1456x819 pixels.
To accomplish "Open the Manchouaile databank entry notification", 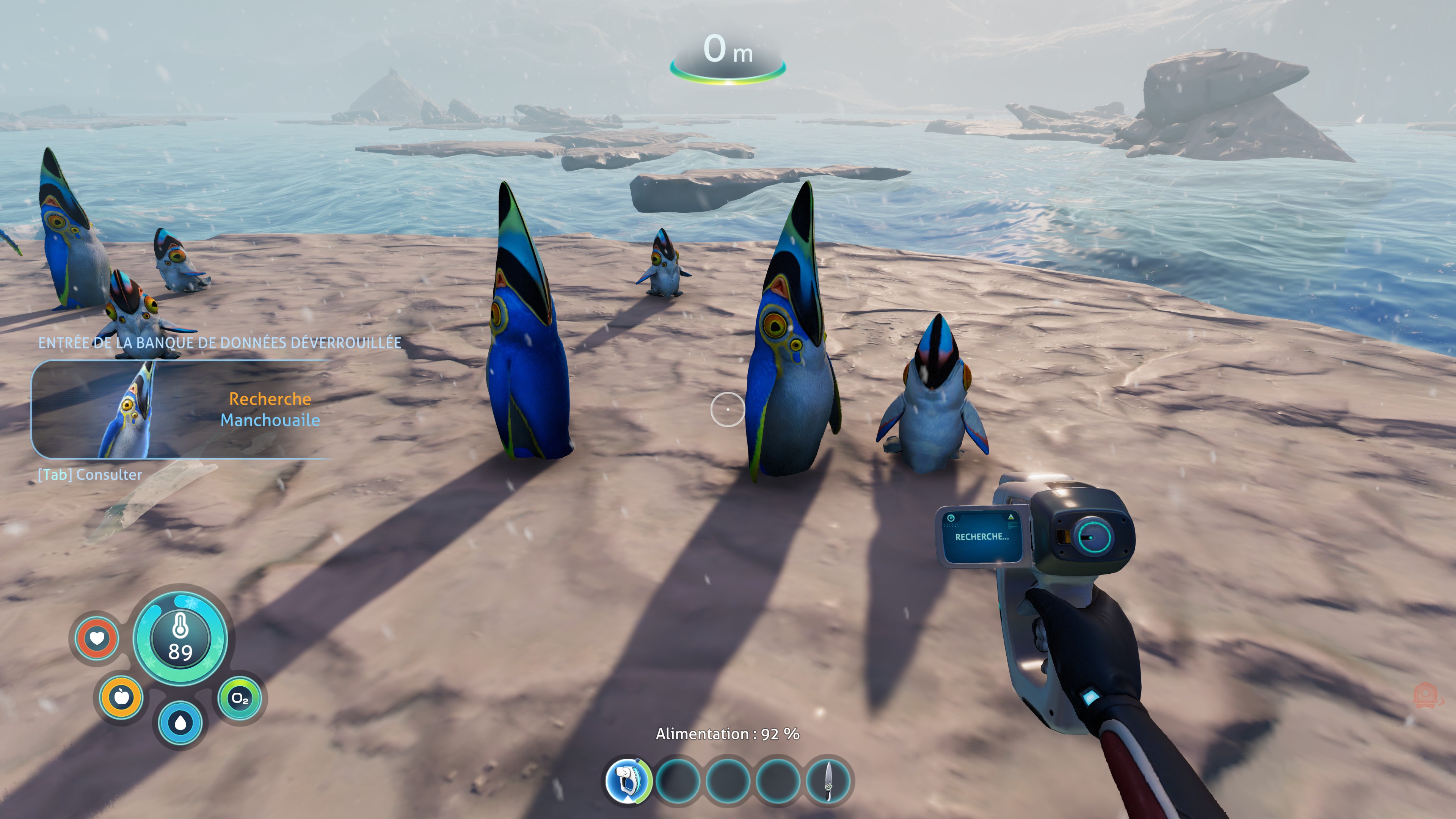I will point(181,409).
